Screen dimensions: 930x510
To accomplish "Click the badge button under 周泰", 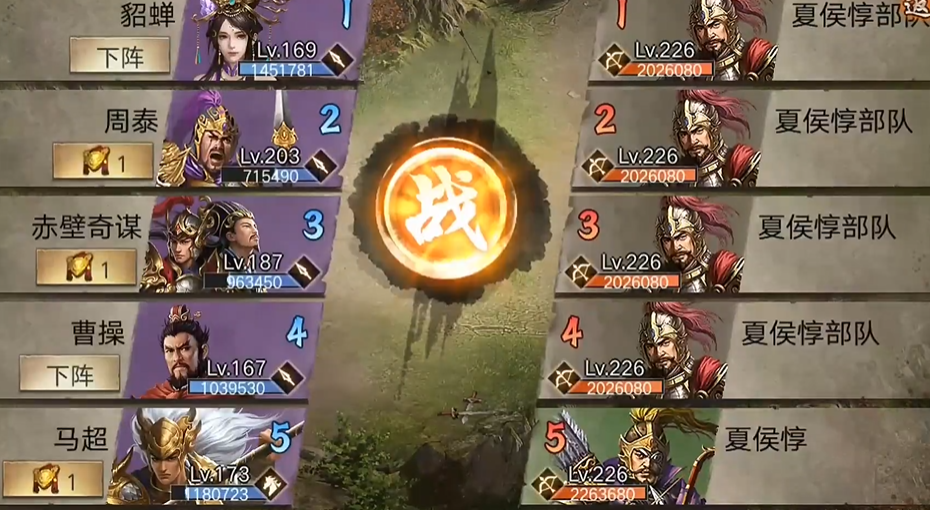I will tap(103, 161).
